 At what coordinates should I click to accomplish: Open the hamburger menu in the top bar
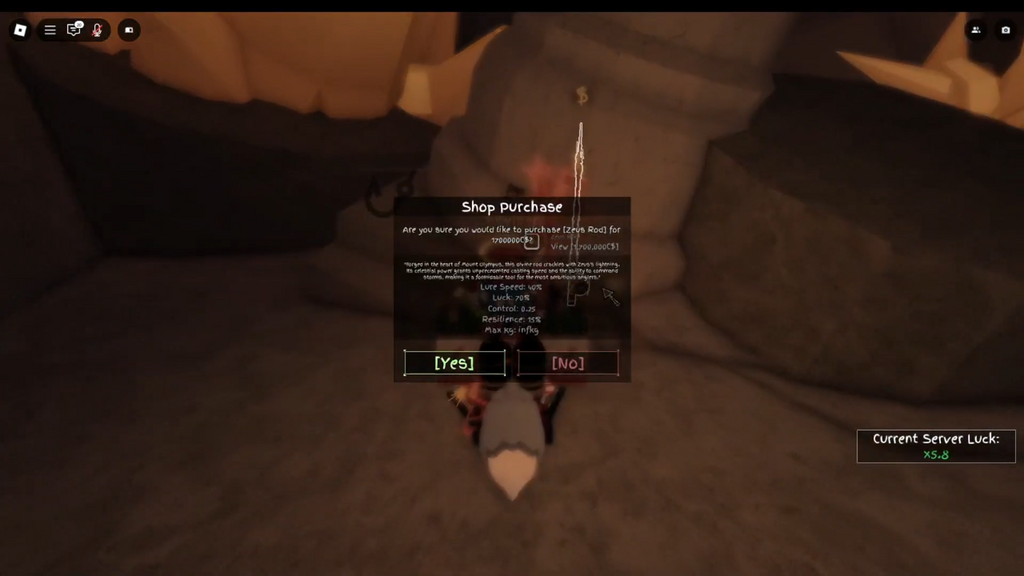pos(50,30)
